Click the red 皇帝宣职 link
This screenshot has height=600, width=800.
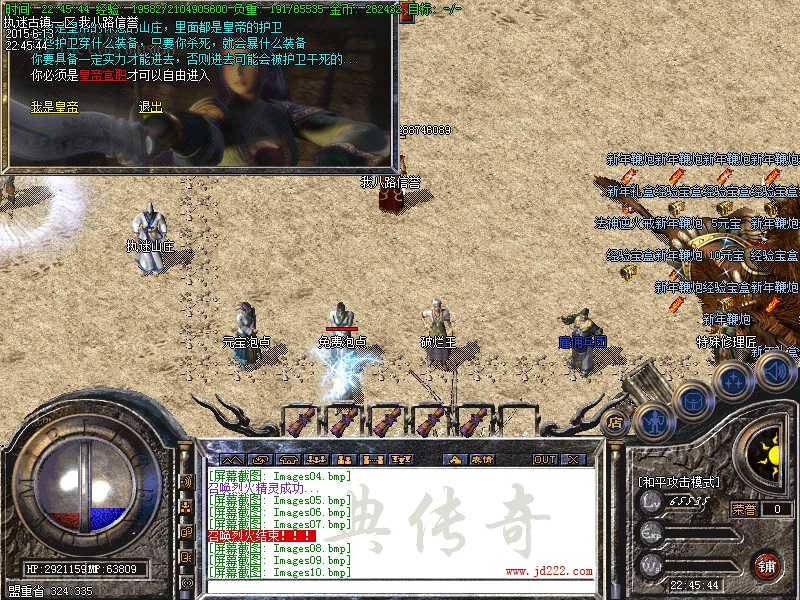pyautogui.click(x=103, y=75)
